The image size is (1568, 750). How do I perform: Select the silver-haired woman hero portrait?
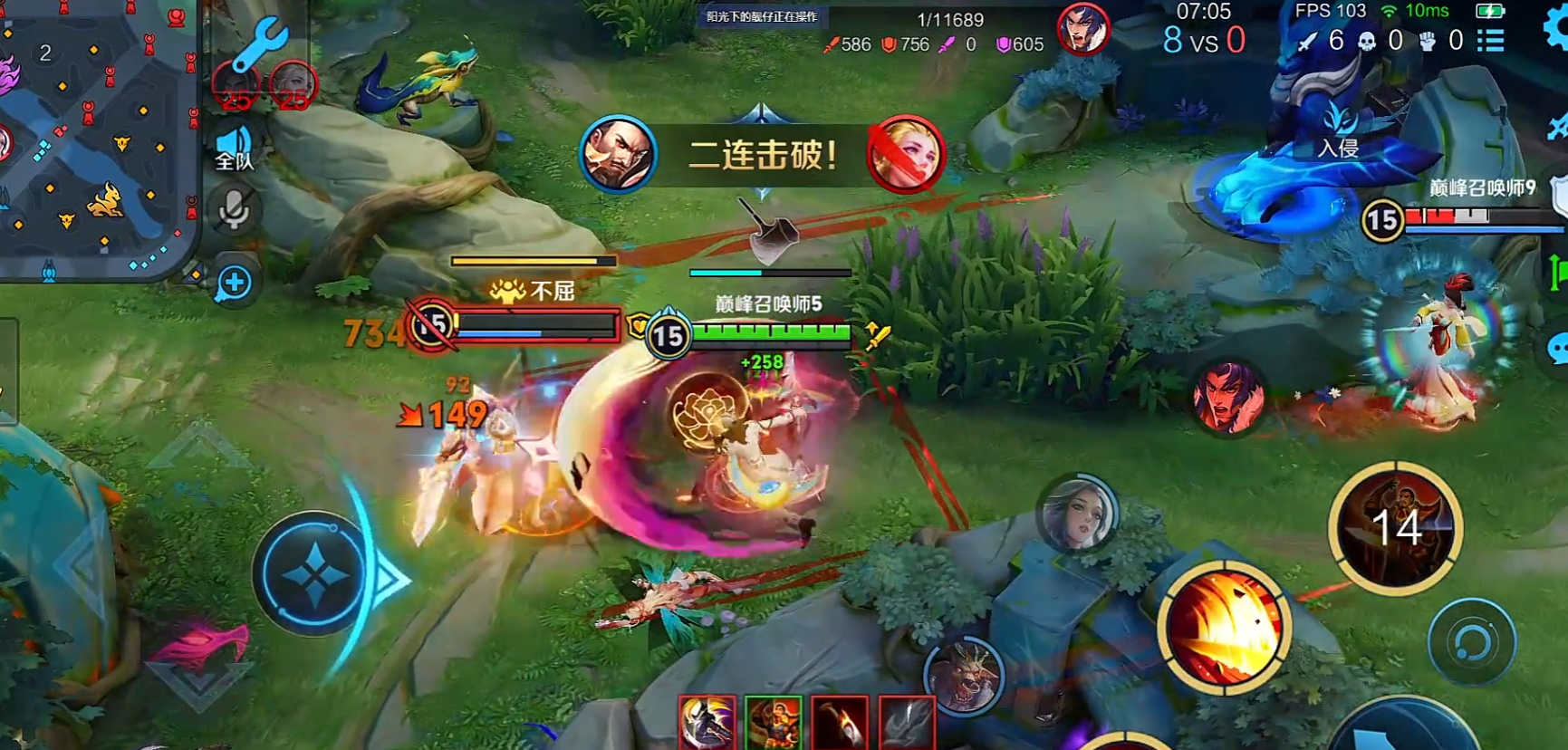point(1077,514)
